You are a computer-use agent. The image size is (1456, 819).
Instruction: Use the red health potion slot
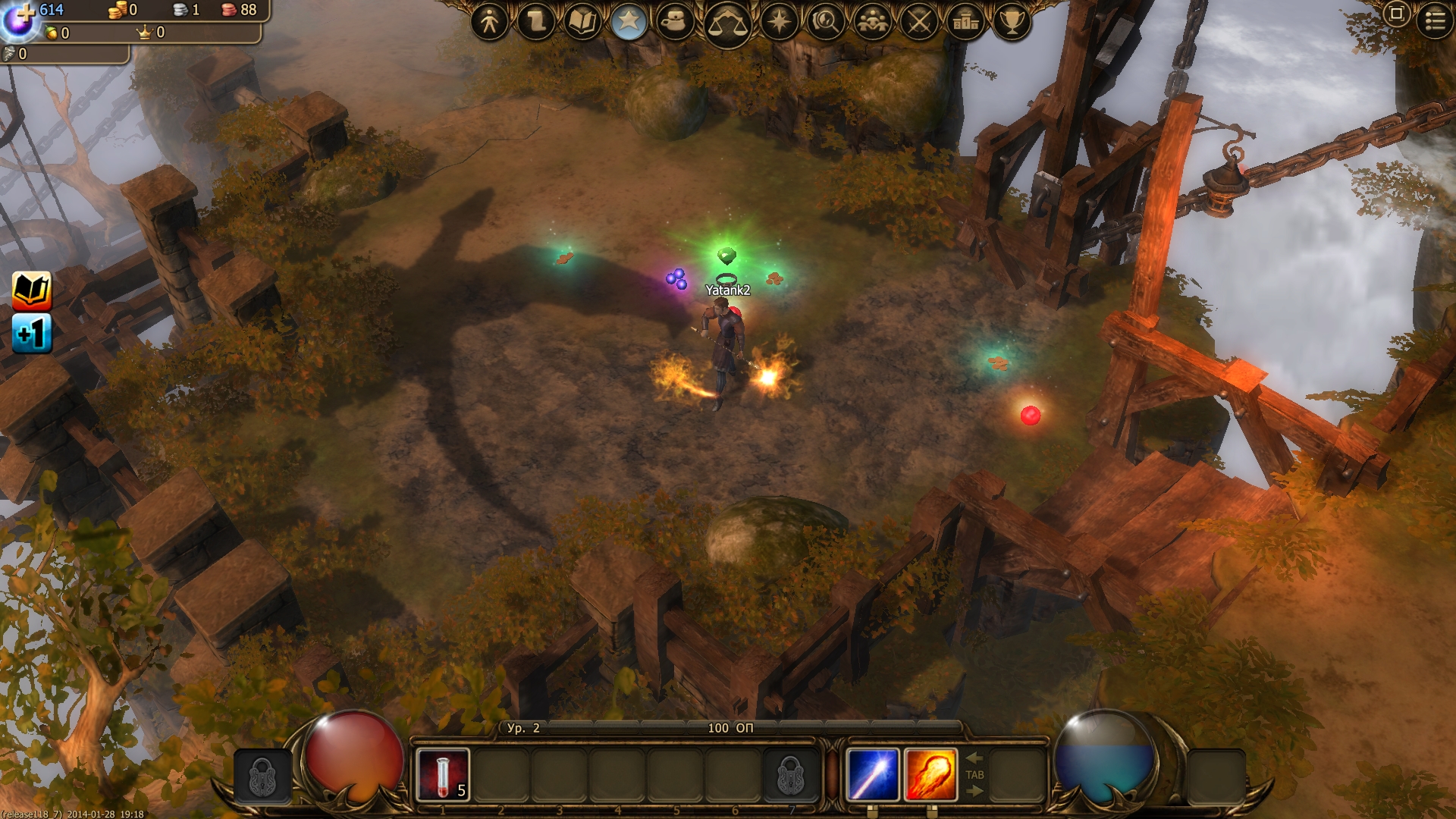(x=443, y=774)
